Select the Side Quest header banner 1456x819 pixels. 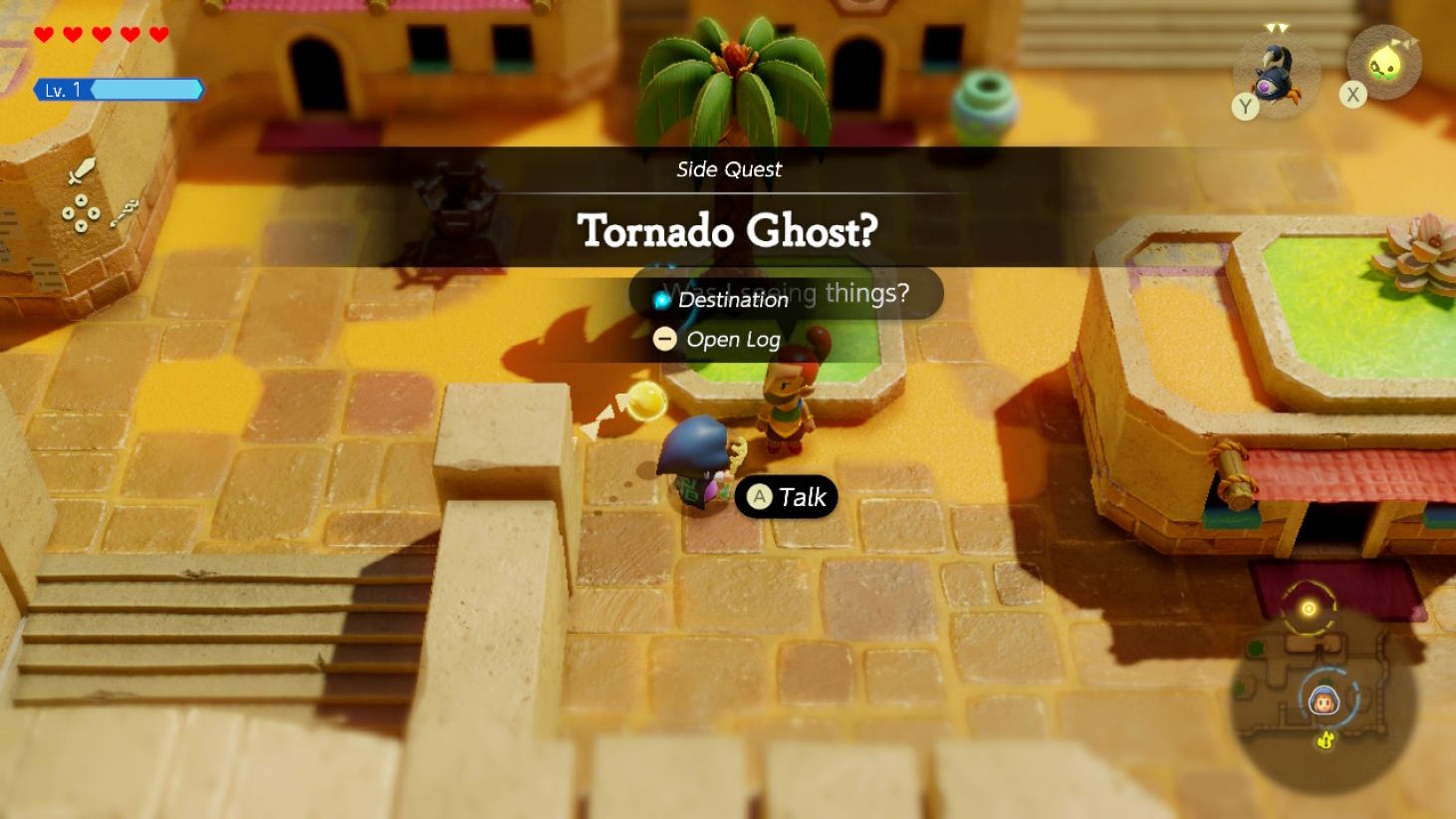click(728, 169)
